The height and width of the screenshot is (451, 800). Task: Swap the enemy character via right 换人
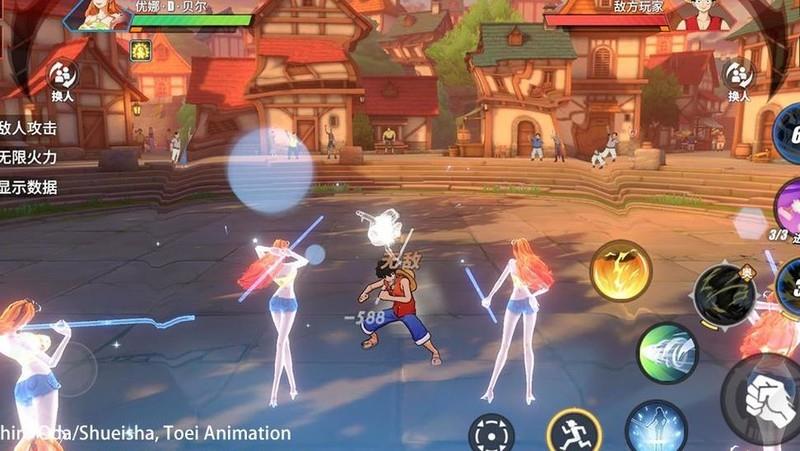point(738,78)
